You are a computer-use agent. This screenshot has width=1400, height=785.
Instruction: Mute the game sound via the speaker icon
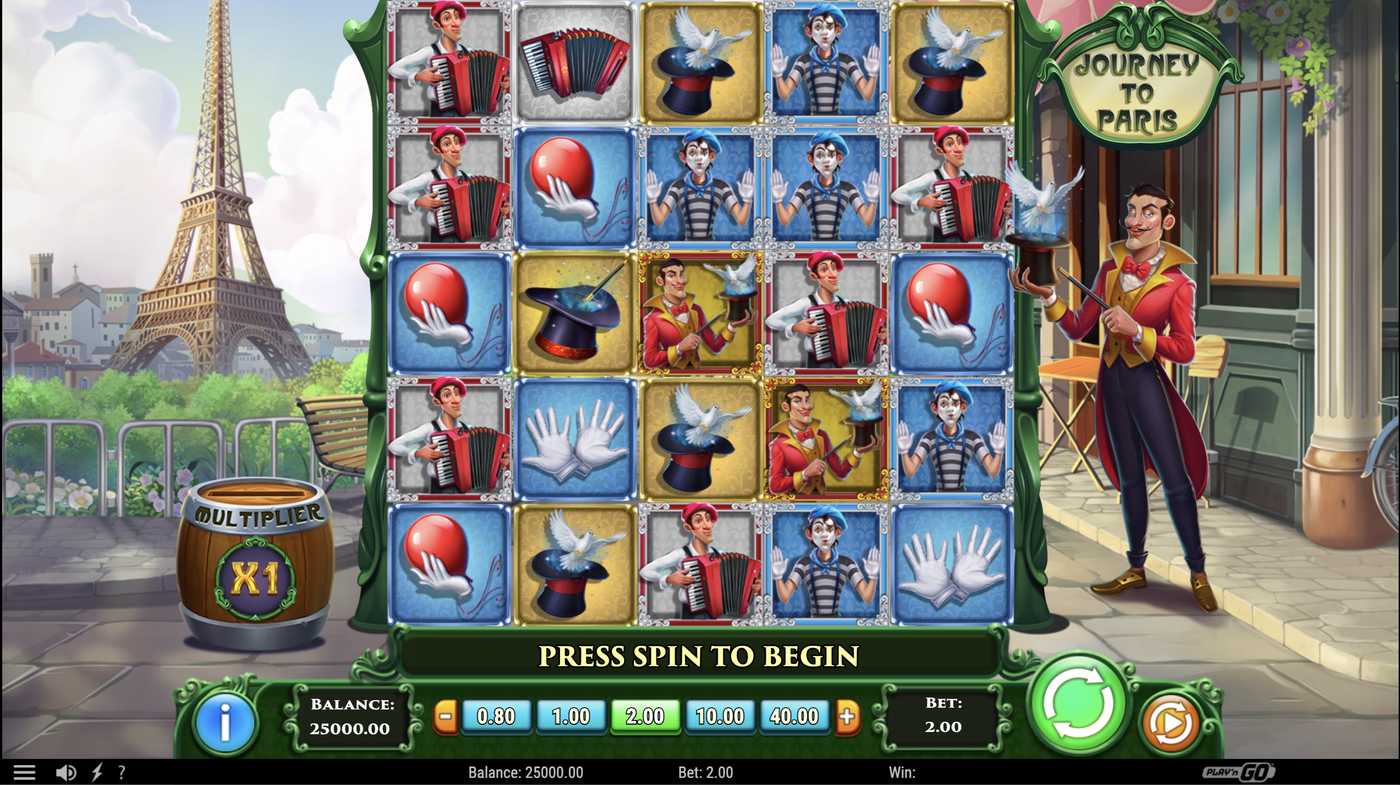pos(64,770)
